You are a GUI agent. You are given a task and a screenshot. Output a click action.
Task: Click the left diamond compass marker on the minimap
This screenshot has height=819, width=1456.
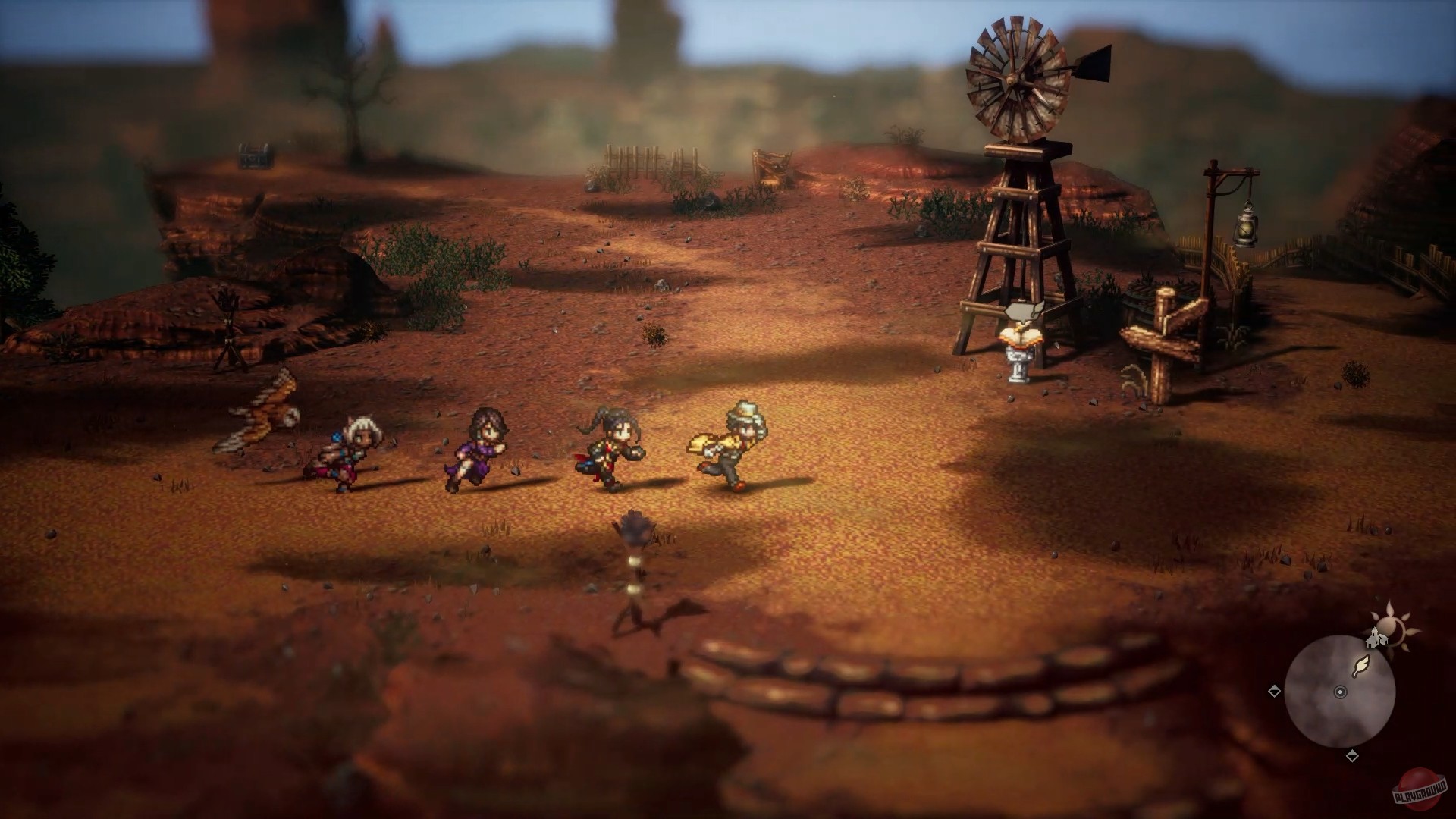1274,691
